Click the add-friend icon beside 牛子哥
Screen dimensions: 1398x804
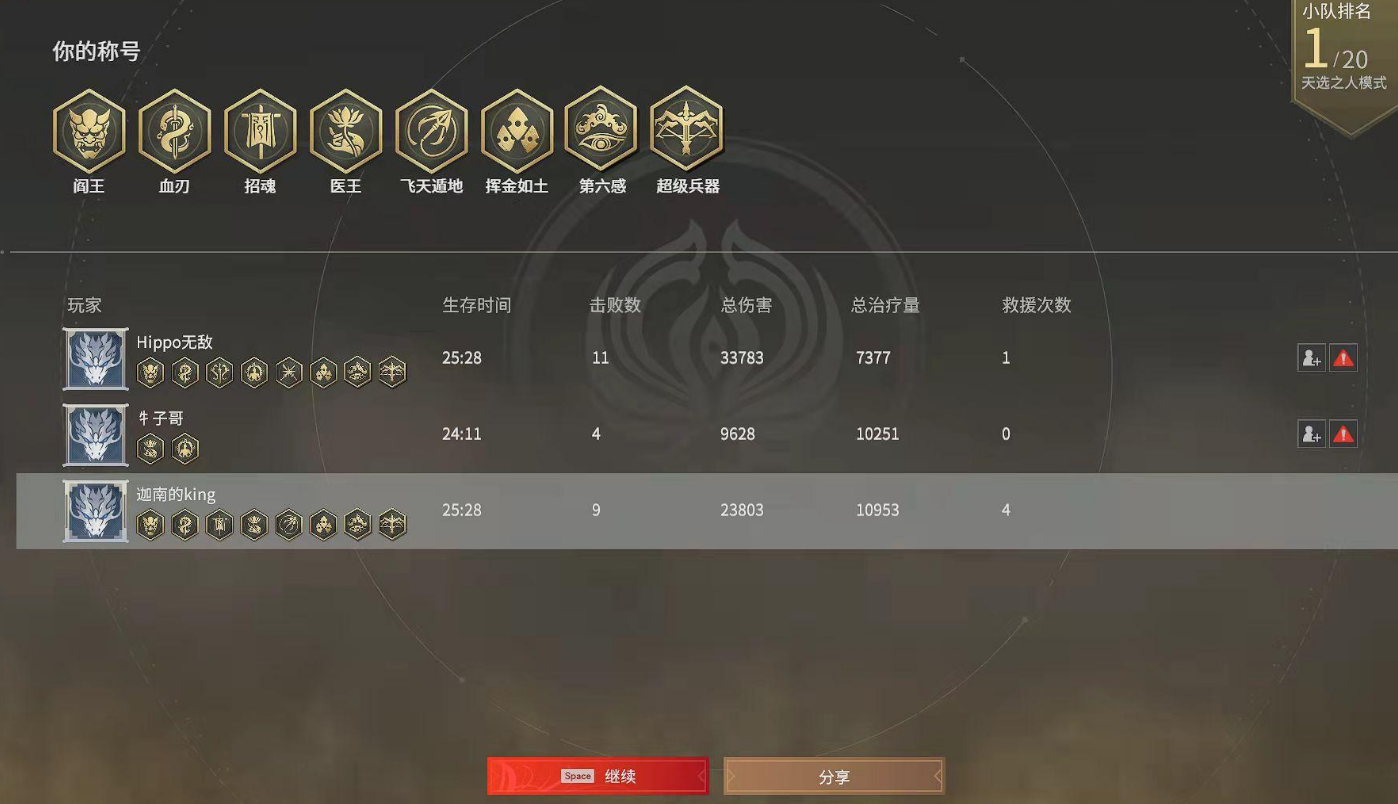pos(1311,434)
